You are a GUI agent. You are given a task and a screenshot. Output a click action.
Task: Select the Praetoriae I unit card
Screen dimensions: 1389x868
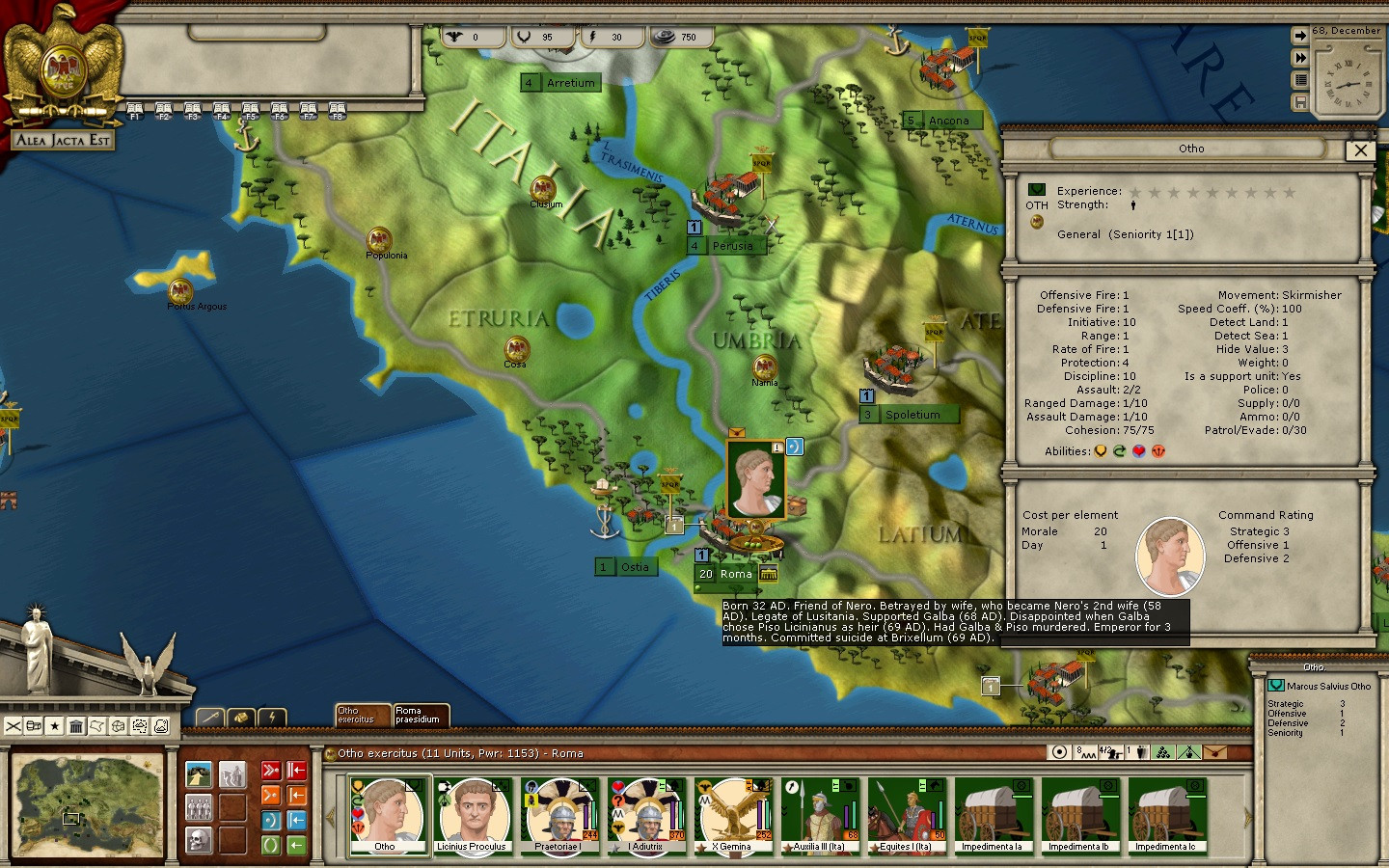(x=559, y=816)
